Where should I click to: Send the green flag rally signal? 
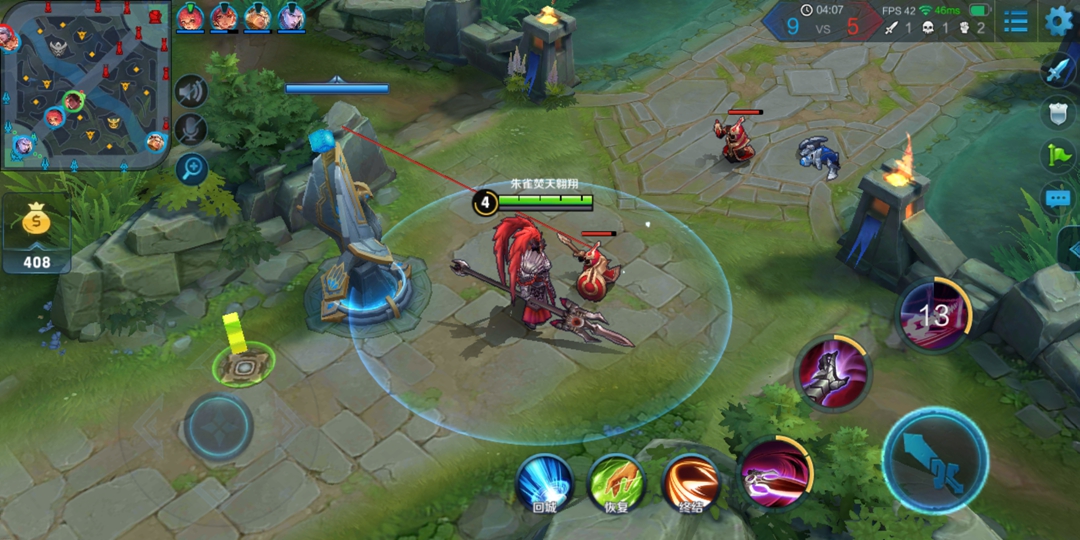pos(1058,155)
